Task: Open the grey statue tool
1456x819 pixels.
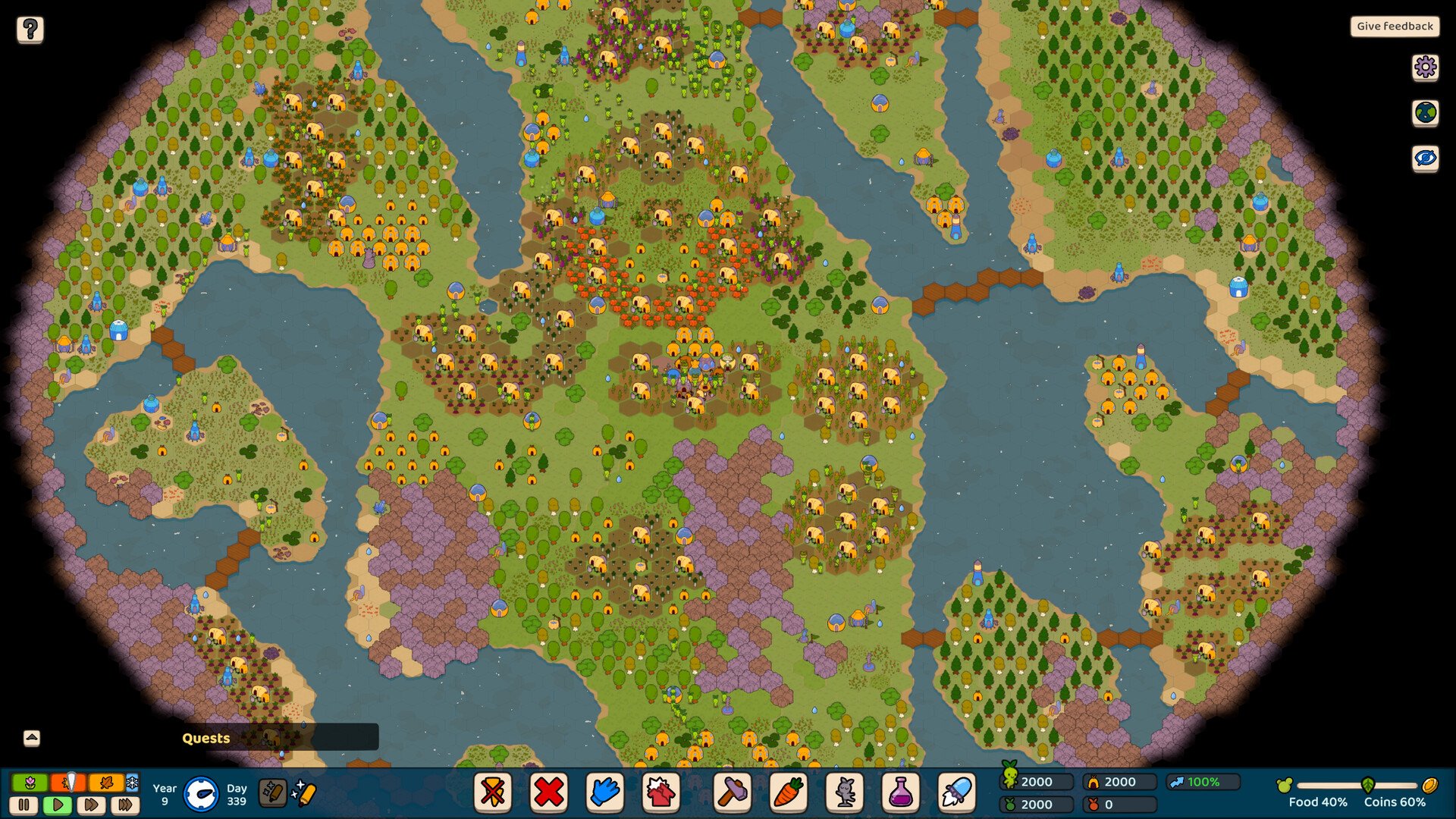Action: pos(845,792)
